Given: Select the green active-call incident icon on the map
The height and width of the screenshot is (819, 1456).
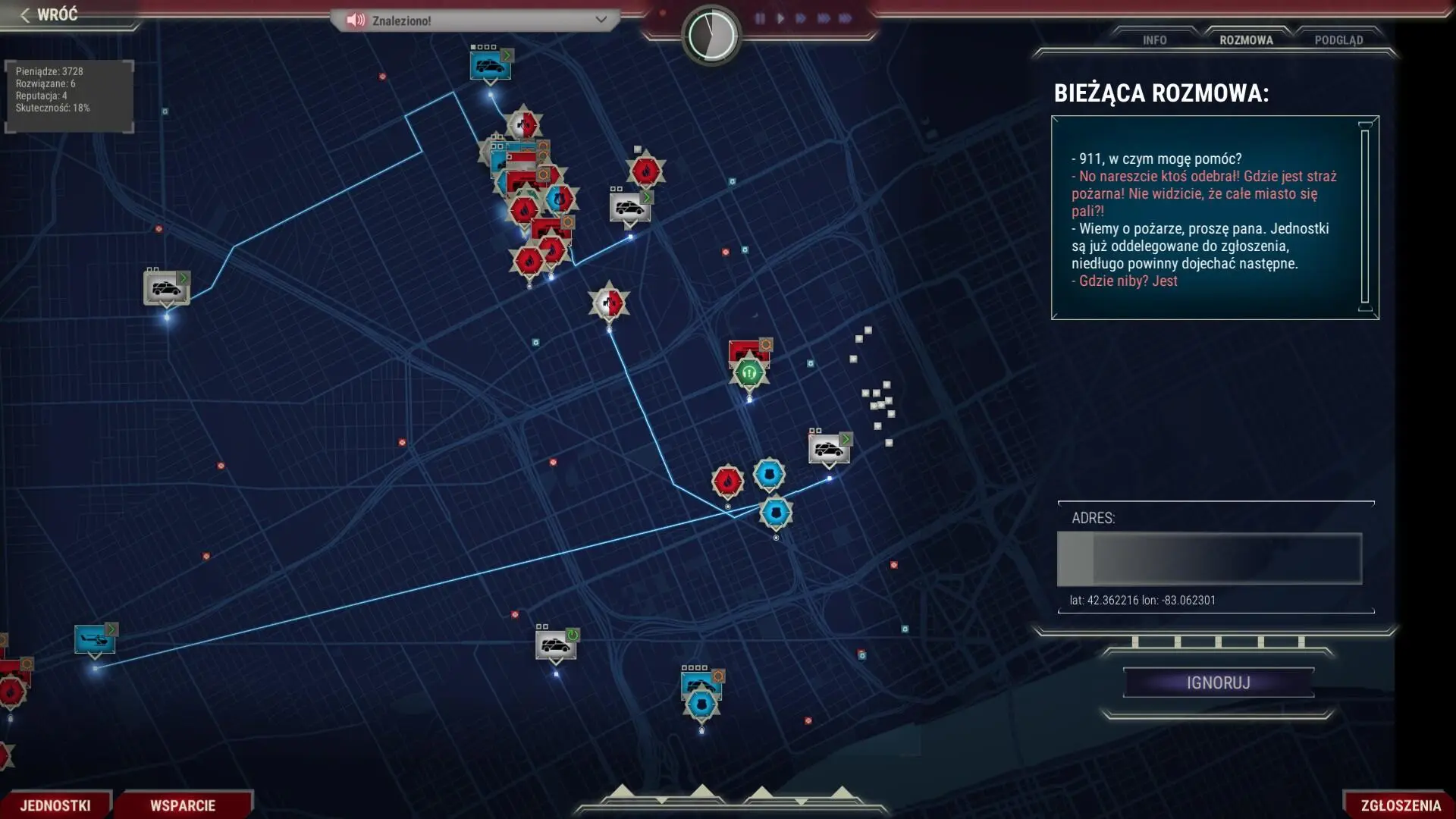Looking at the screenshot, I should coord(749,372).
